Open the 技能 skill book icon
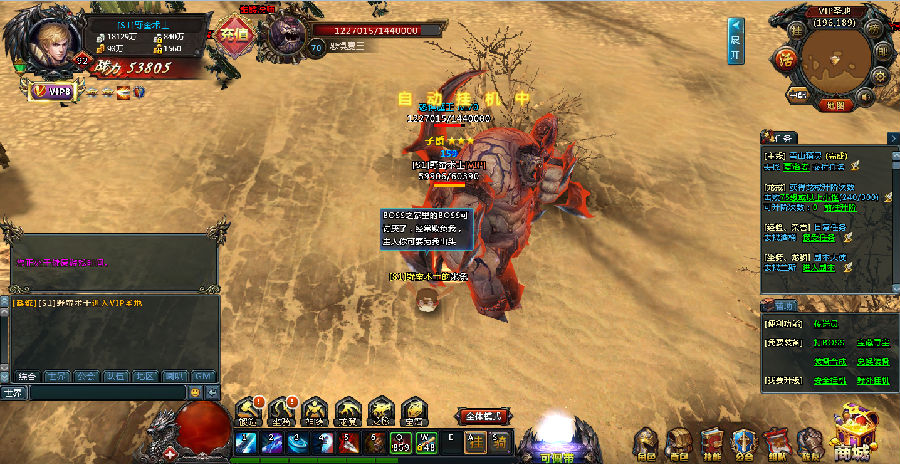Viewport: 900px width, 464px height. tap(712, 442)
